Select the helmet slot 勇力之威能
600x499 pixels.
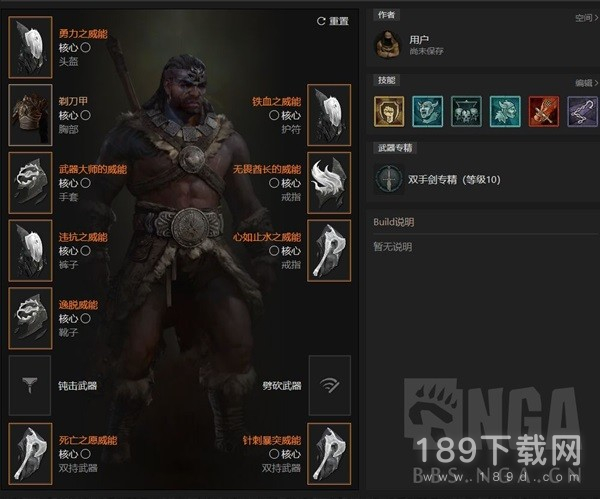pos(30,46)
